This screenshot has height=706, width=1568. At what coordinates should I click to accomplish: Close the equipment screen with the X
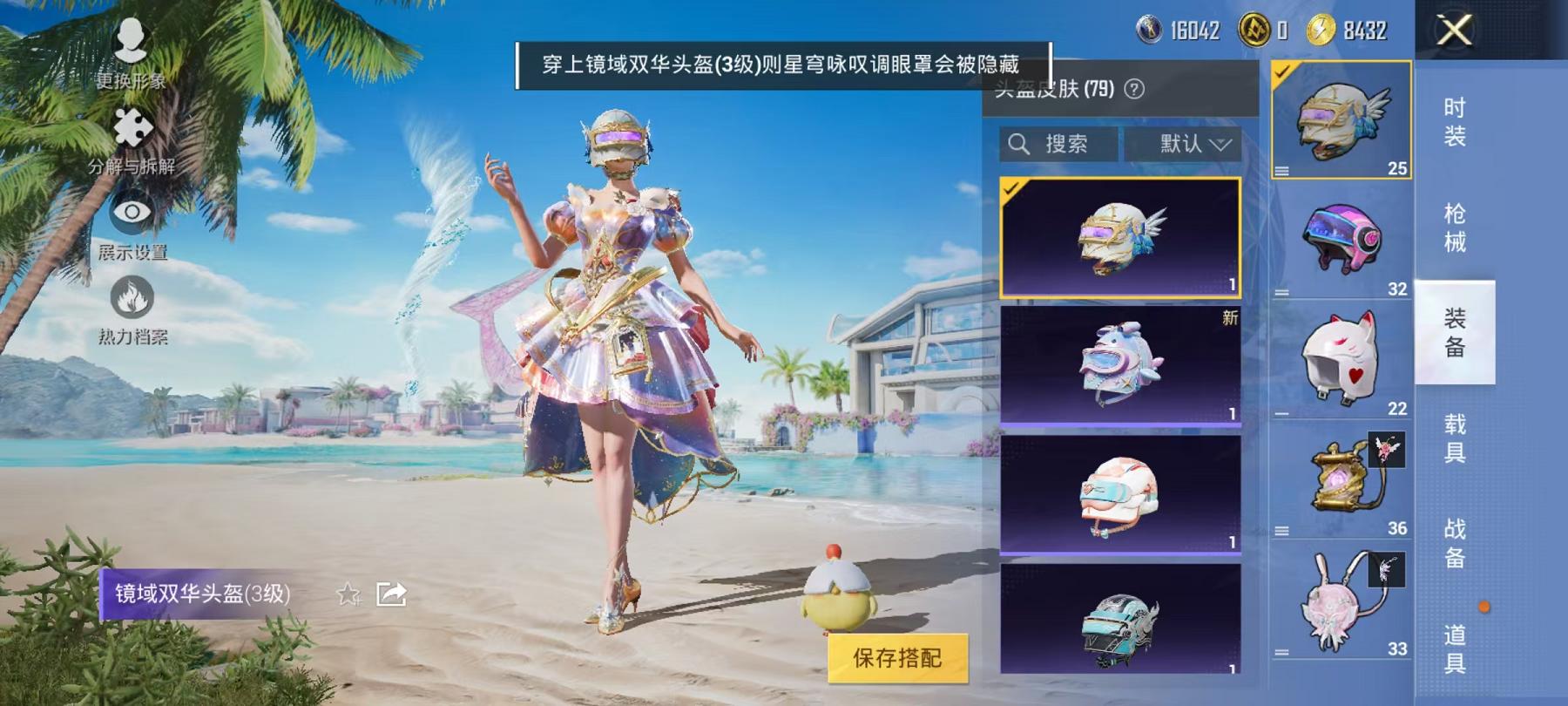[1453, 32]
